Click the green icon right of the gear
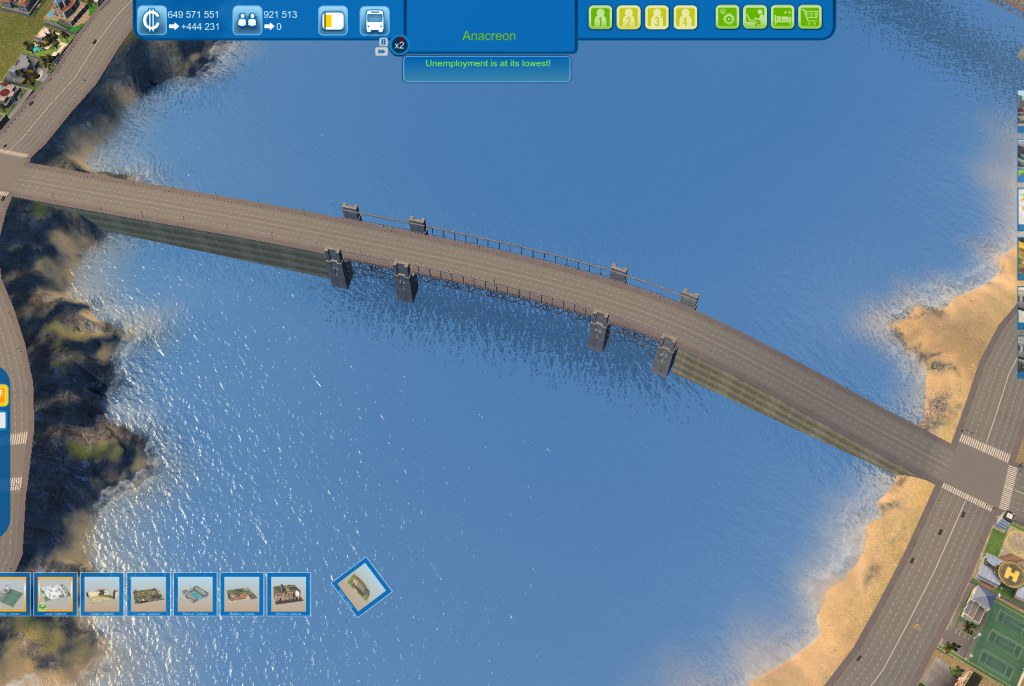This screenshot has width=1024, height=686. pos(755,17)
